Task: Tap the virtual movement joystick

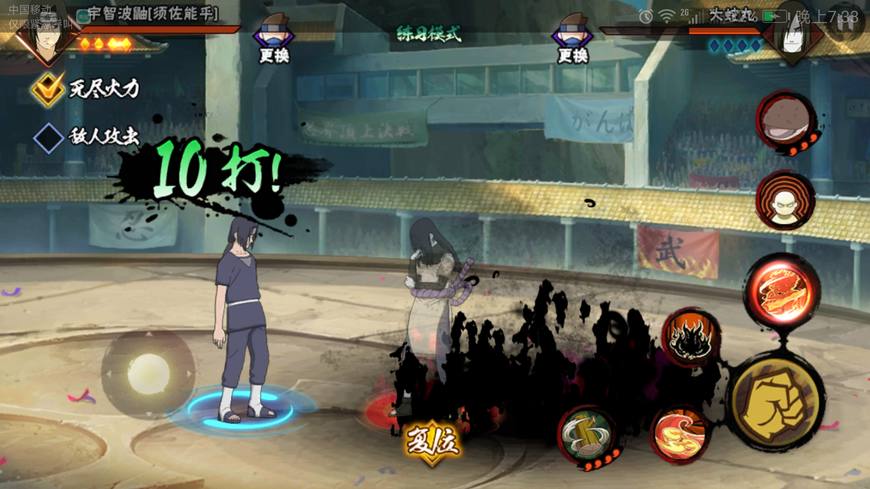Action: [148, 372]
